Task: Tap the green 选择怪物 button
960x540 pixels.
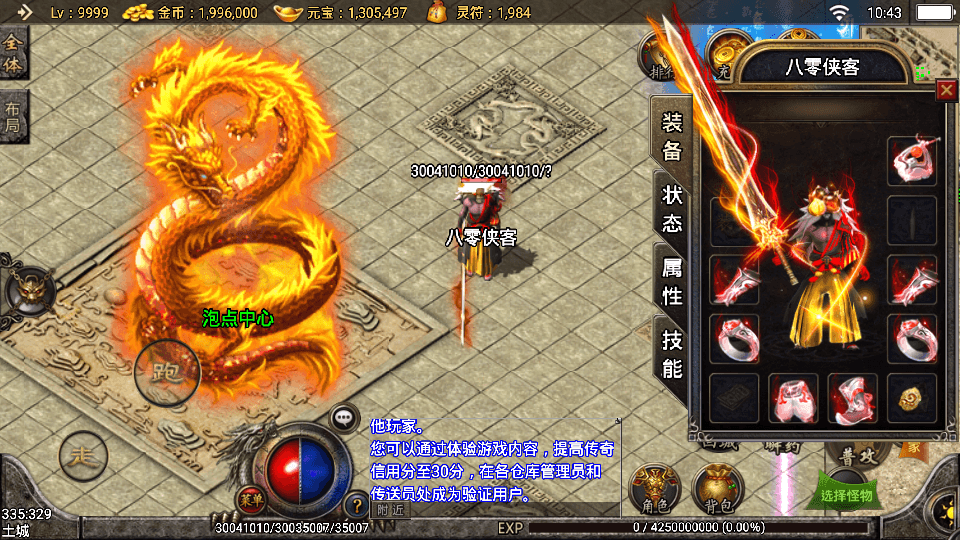Action: pos(845,495)
